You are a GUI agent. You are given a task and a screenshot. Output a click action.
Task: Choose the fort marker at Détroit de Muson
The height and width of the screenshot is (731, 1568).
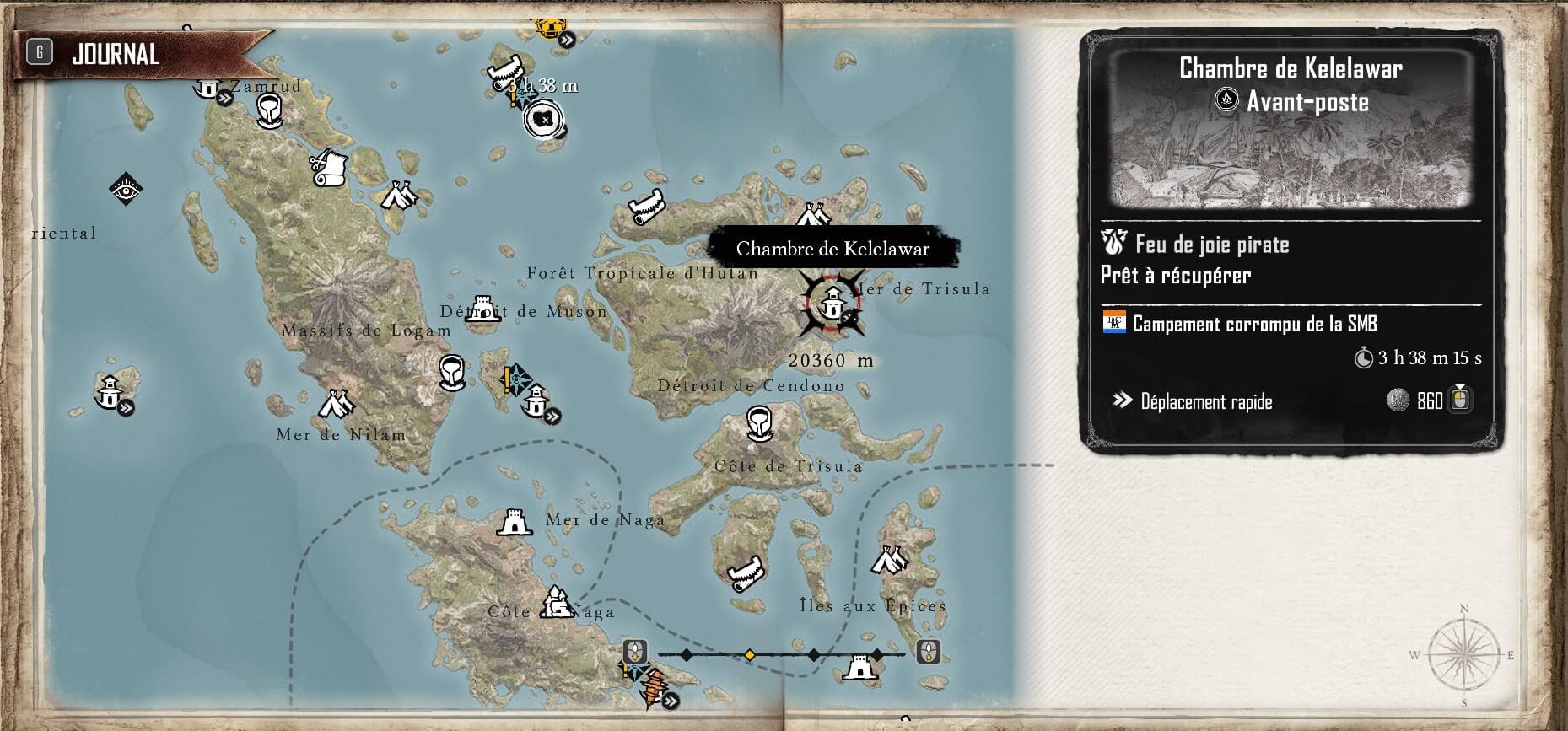[x=483, y=309]
